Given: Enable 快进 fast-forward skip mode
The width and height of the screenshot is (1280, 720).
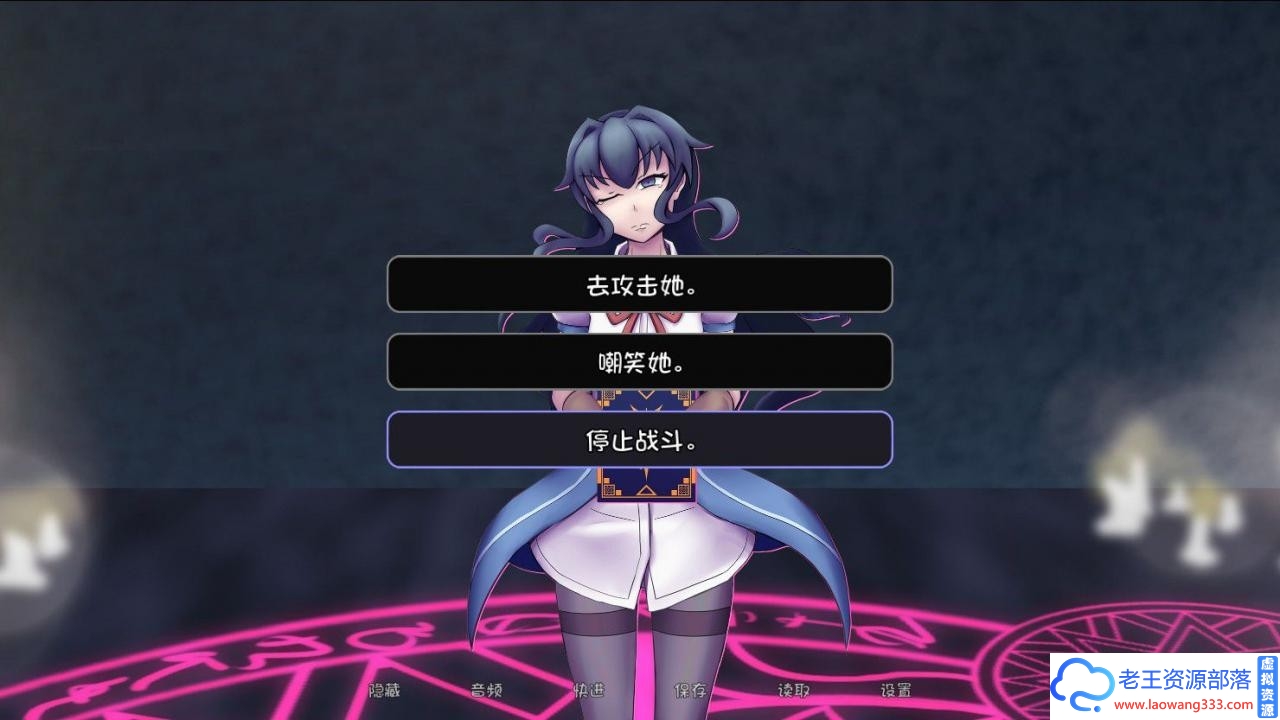Looking at the screenshot, I should 590,690.
